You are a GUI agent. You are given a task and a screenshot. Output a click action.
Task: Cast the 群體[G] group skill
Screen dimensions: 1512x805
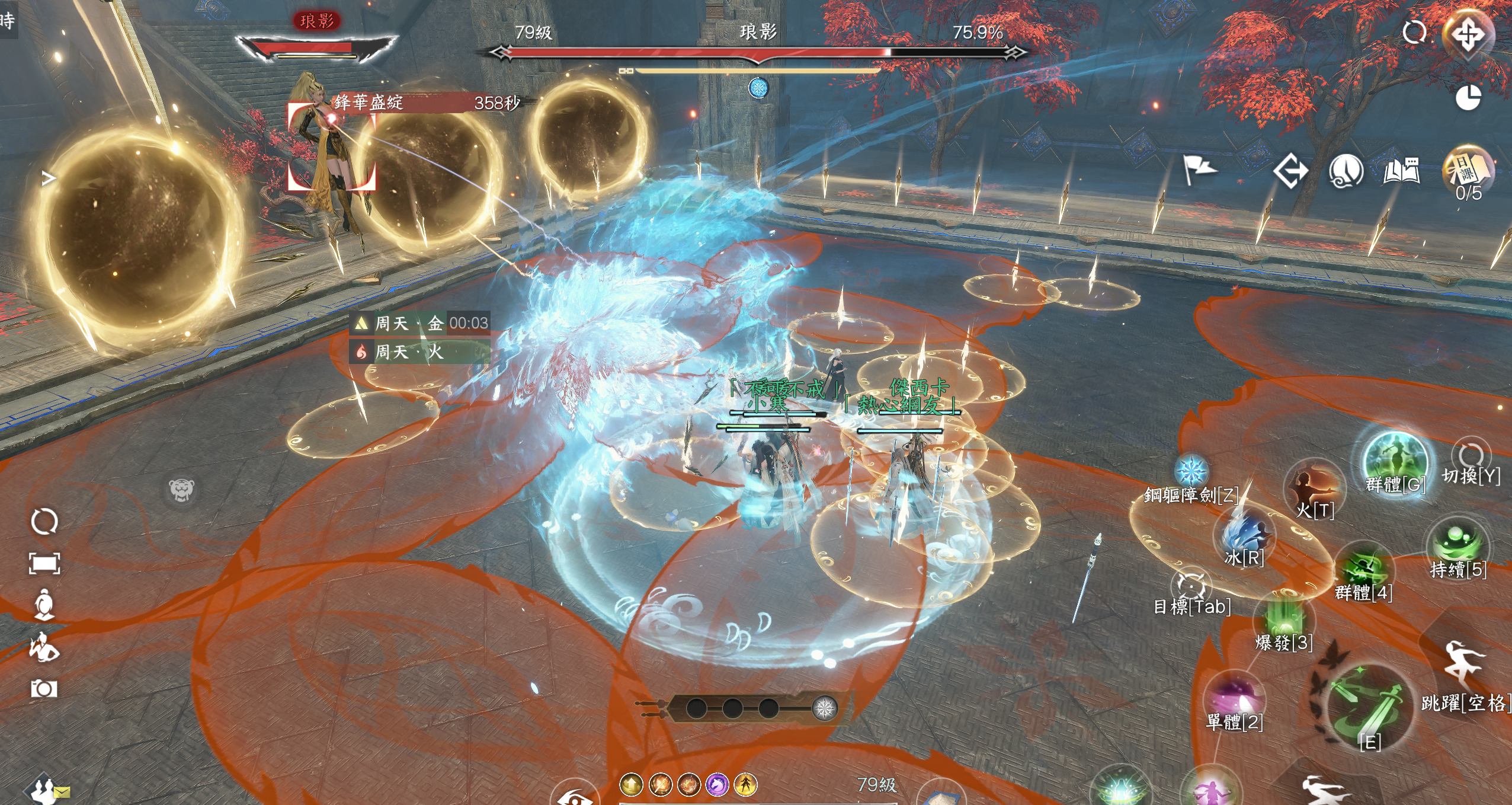pyautogui.click(x=1395, y=462)
